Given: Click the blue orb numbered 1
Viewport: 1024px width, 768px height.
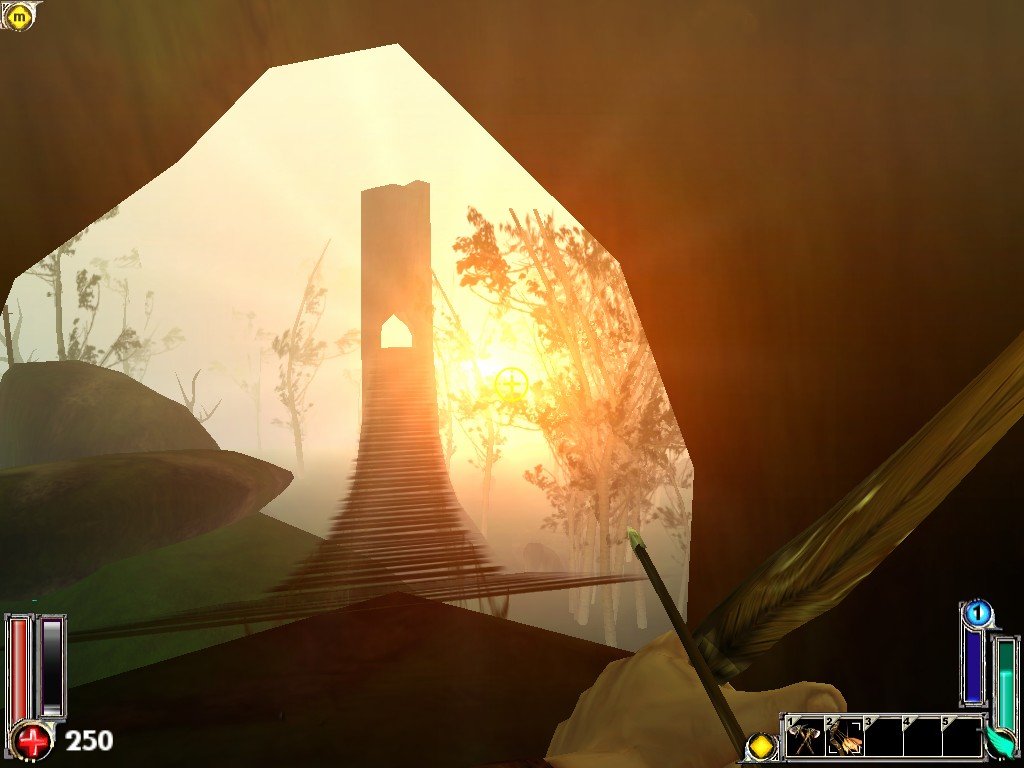Looking at the screenshot, I should tap(978, 611).
